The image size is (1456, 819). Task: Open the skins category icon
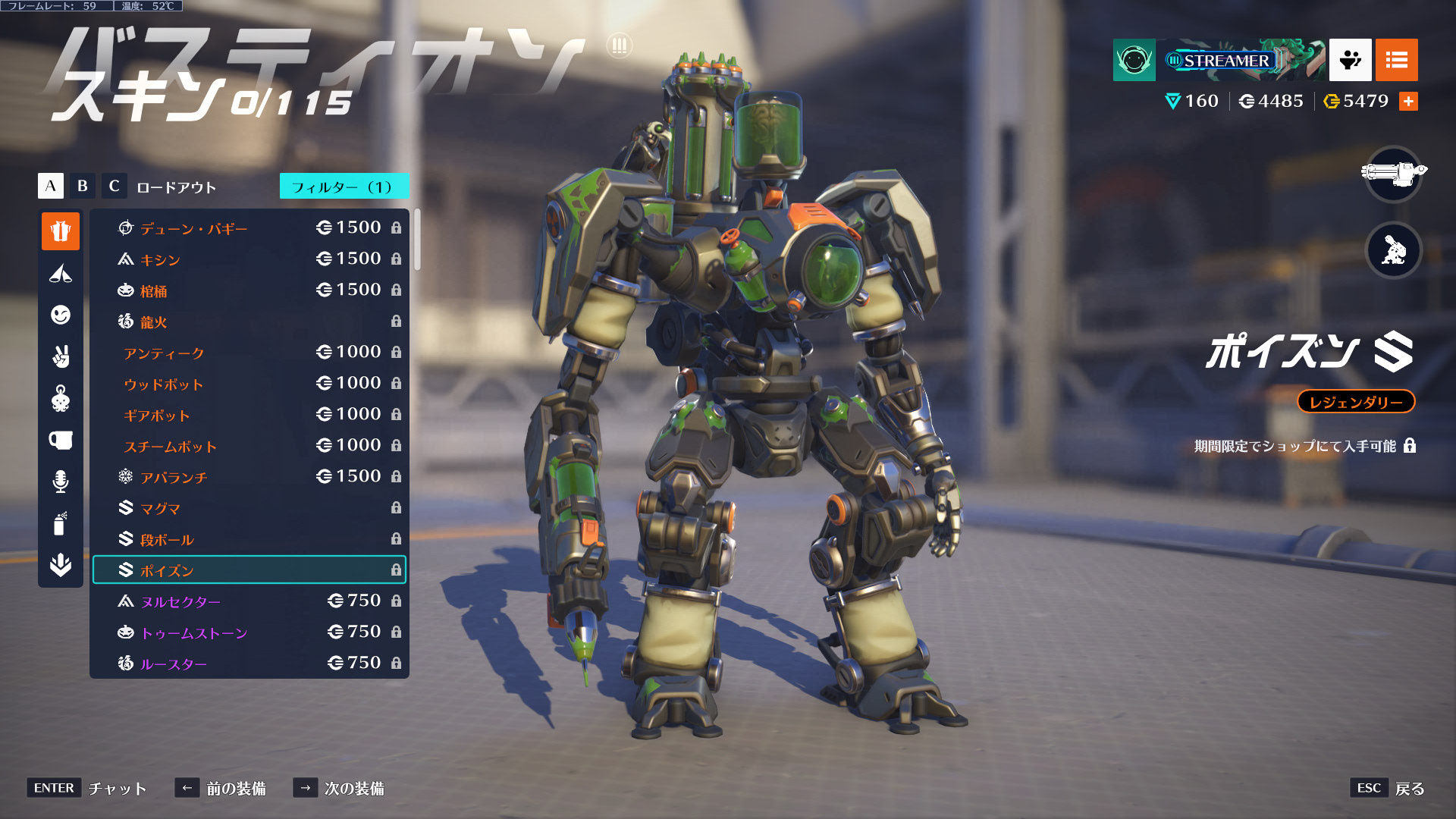pyautogui.click(x=61, y=231)
